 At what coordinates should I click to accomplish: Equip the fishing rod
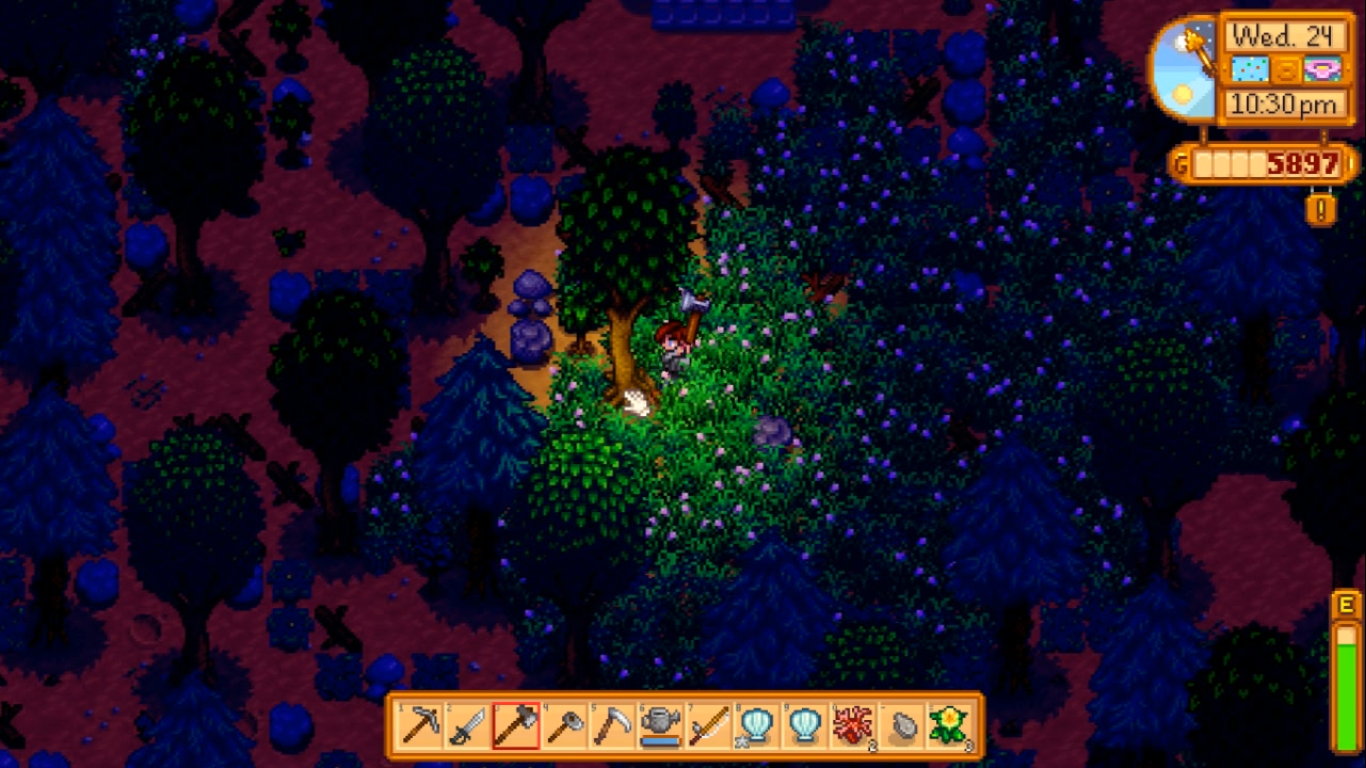click(x=708, y=726)
